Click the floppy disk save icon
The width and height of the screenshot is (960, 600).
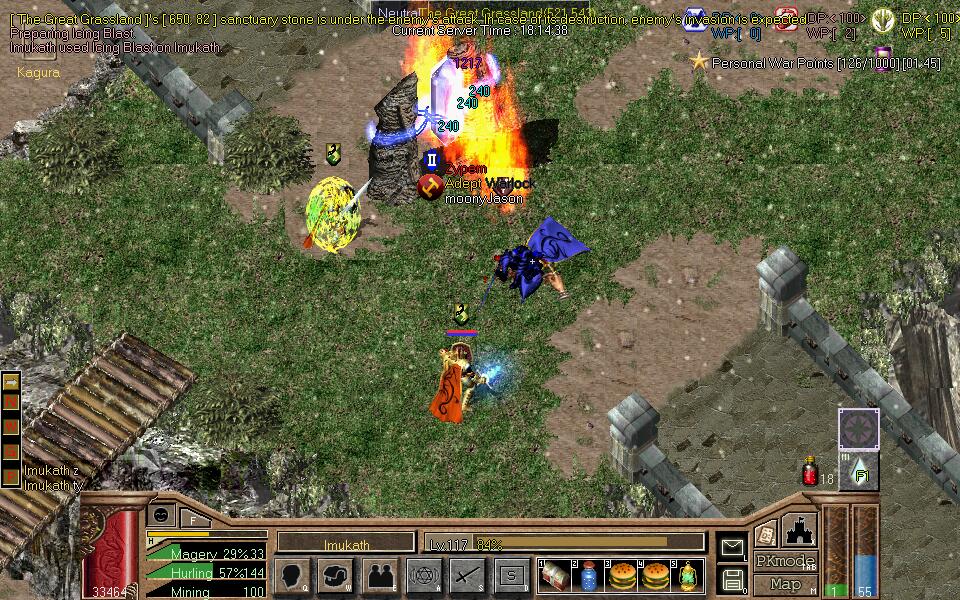(732, 579)
